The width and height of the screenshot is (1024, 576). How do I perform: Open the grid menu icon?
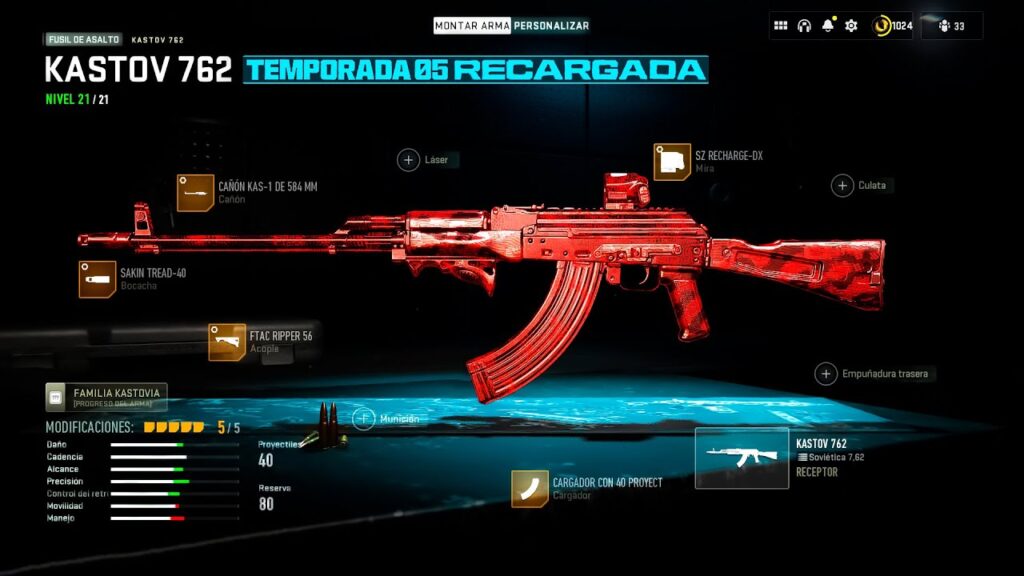tap(781, 26)
